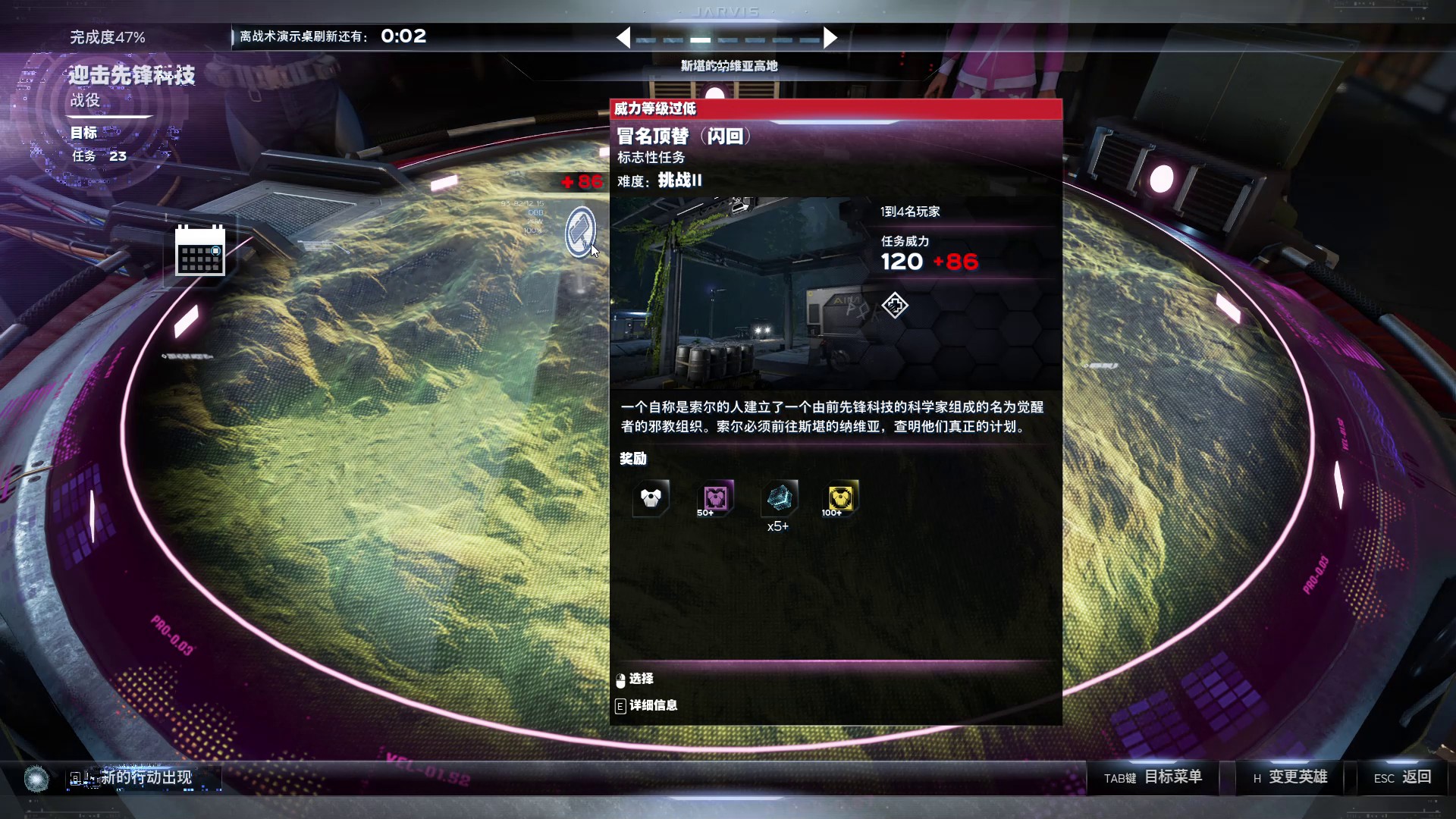Choose 变更英雄 to change hero

(1290, 777)
